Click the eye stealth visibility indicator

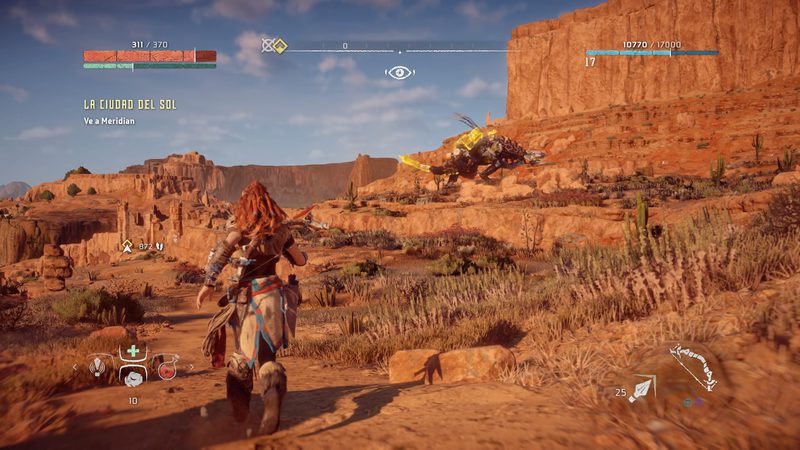[x=399, y=72]
